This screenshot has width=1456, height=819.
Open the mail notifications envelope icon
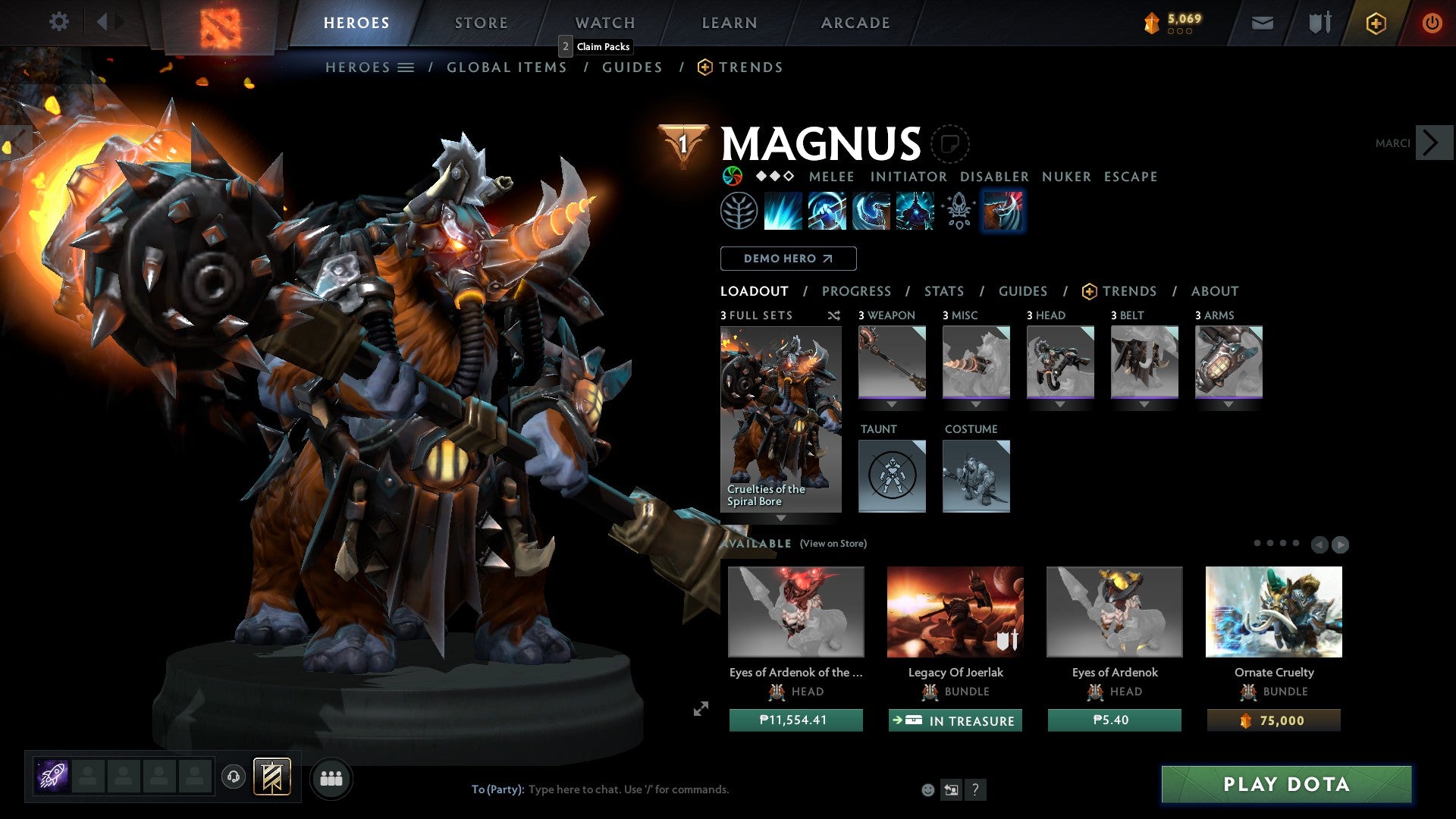[x=1263, y=23]
